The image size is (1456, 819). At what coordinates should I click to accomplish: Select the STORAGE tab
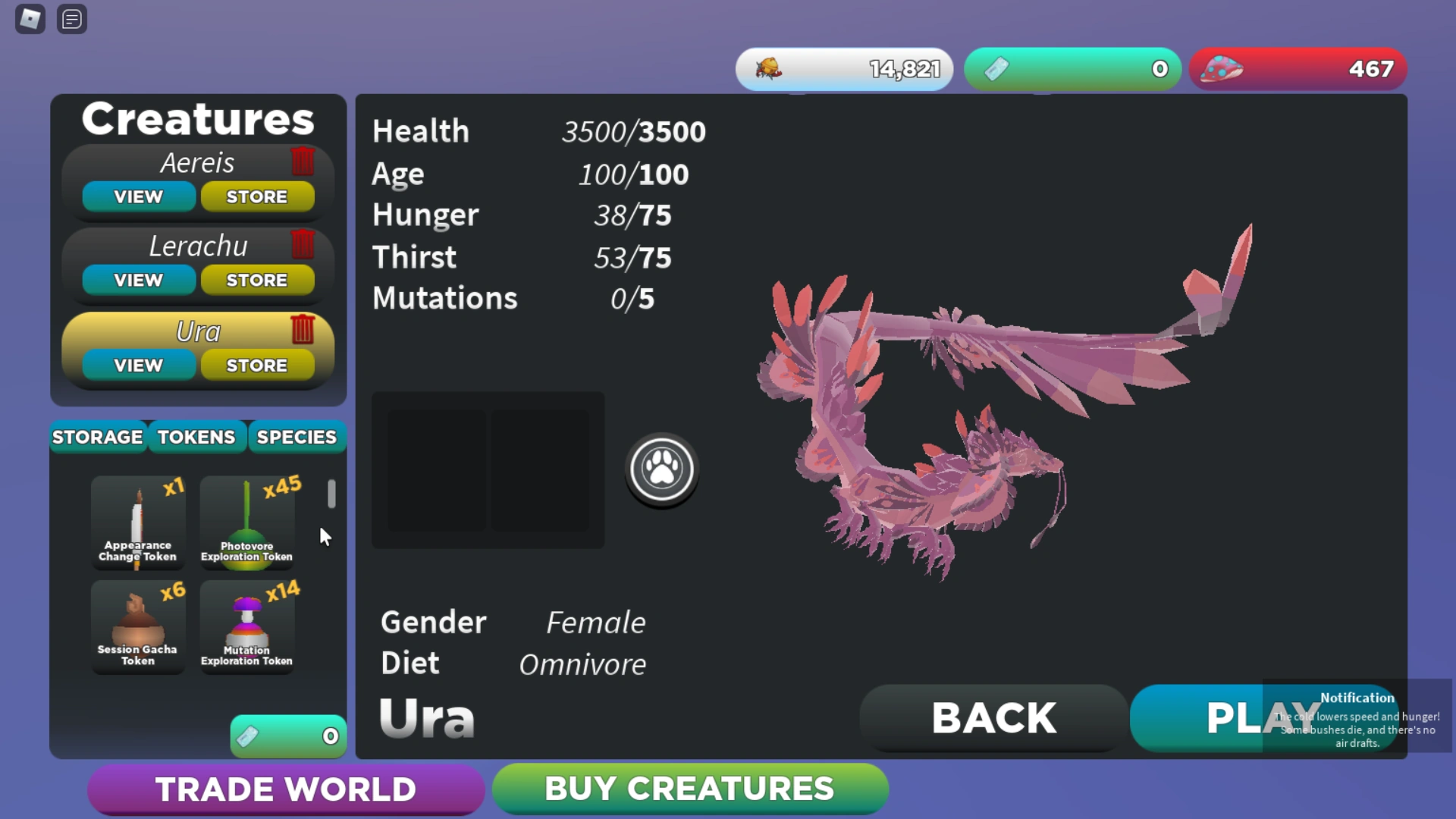click(x=97, y=437)
